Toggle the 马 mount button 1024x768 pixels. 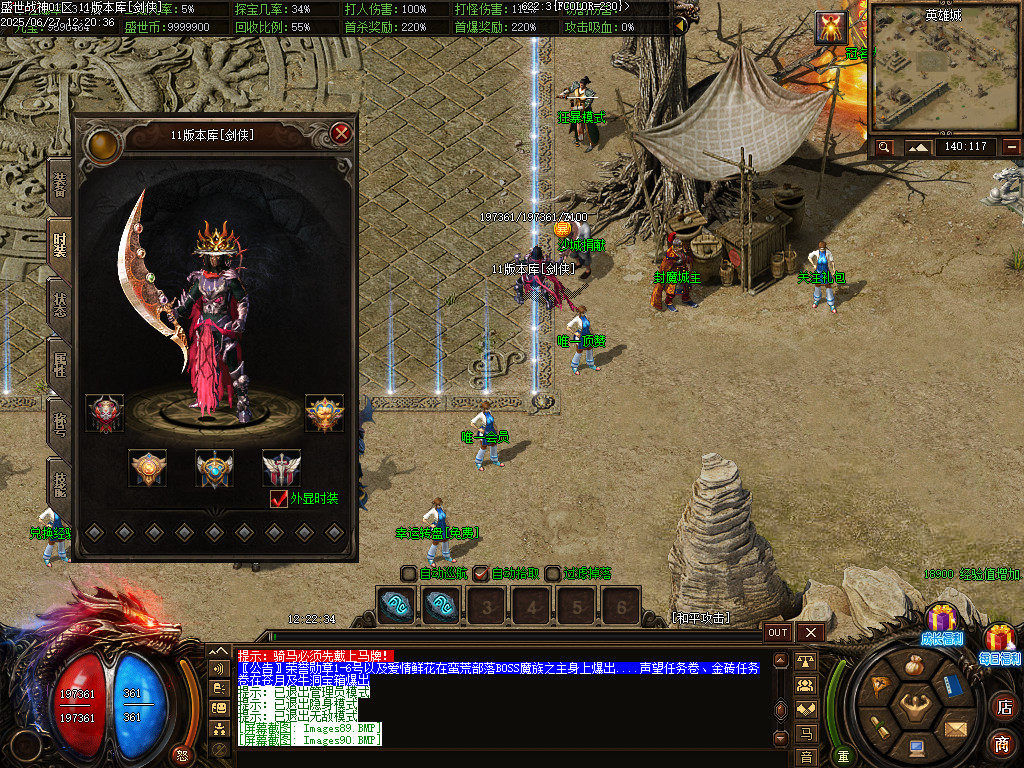click(x=806, y=734)
